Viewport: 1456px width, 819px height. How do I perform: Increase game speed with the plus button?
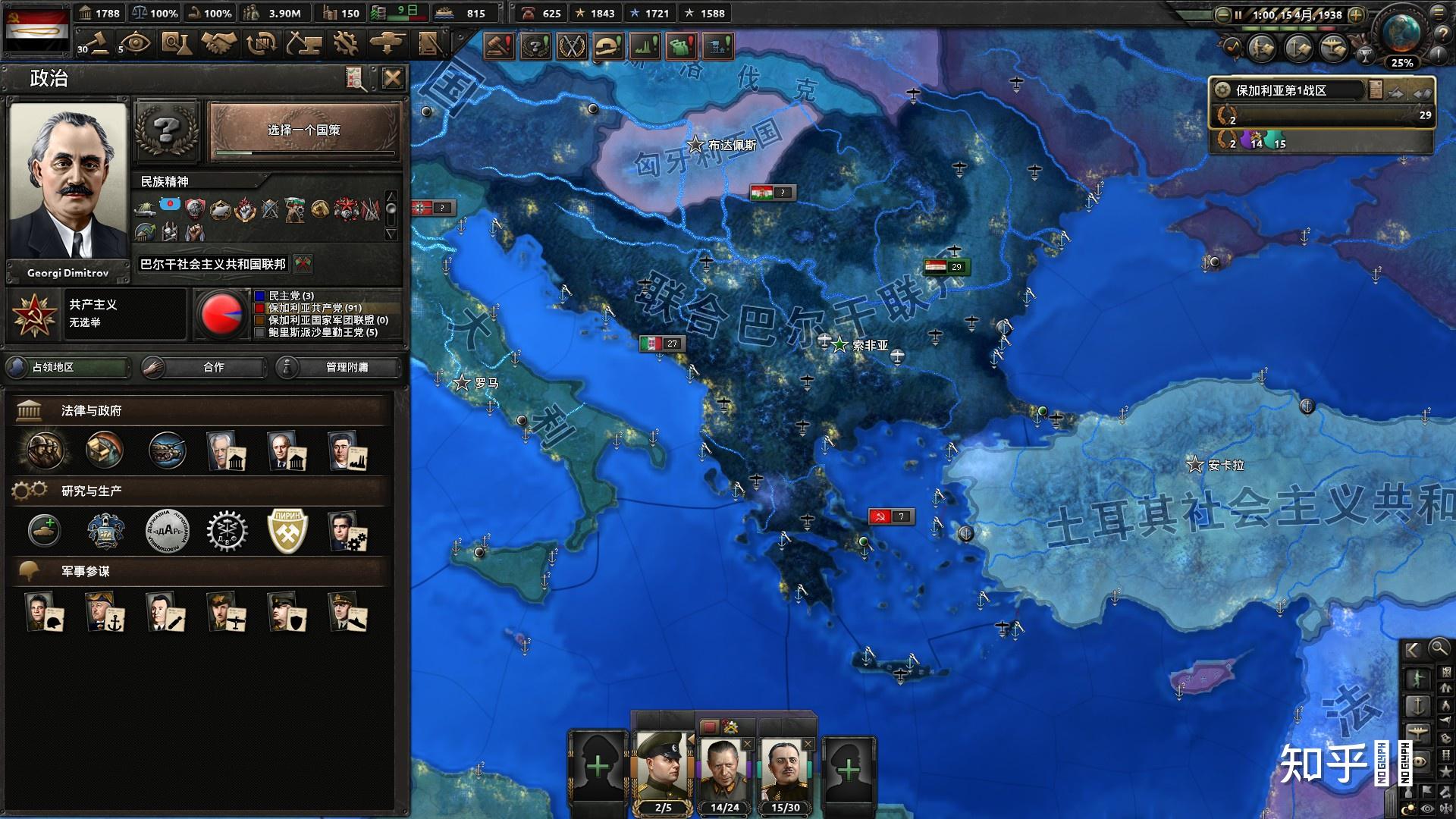pyautogui.click(x=1357, y=14)
